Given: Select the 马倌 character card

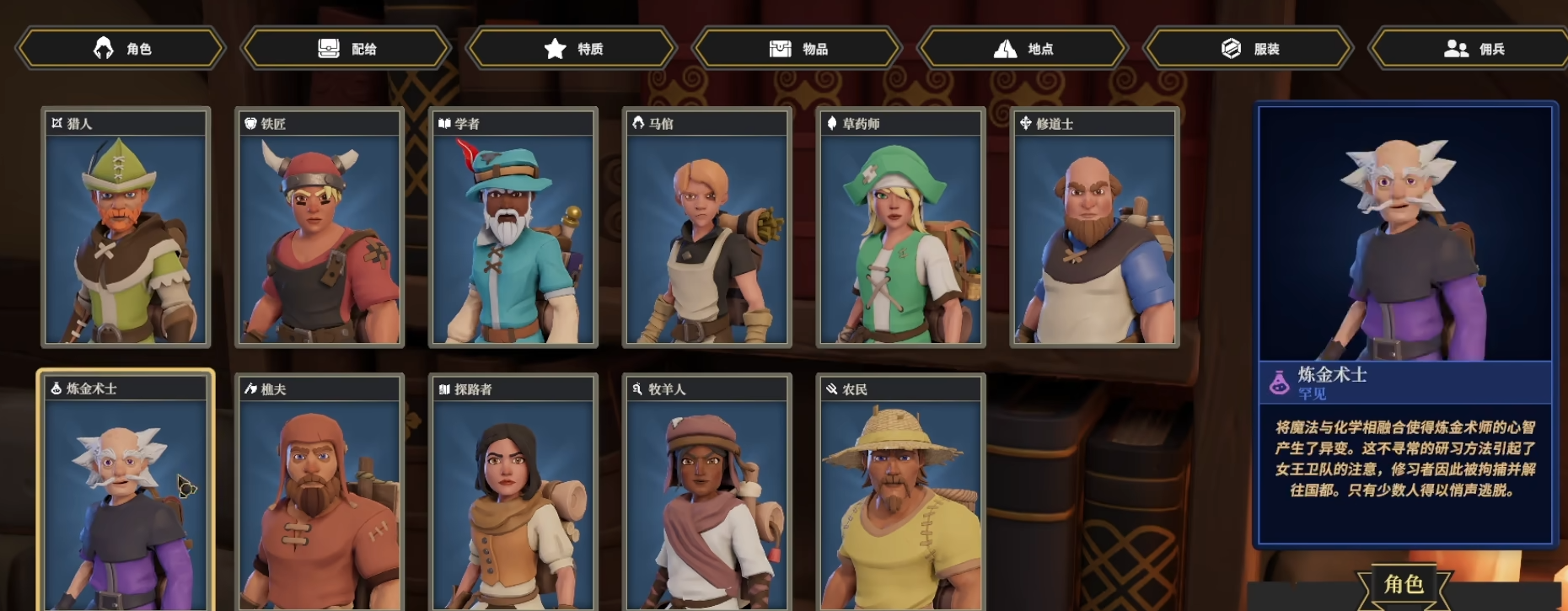Looking at the screenshot, I should pyautogui.click(x=707, y=228).
